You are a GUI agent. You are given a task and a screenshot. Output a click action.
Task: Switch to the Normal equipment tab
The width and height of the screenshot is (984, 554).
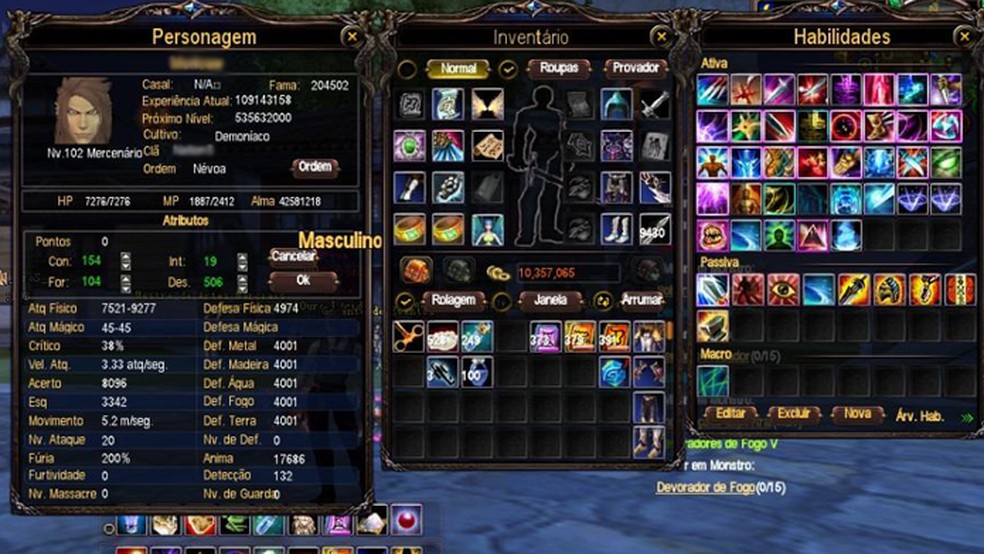(x=458, y=69)
